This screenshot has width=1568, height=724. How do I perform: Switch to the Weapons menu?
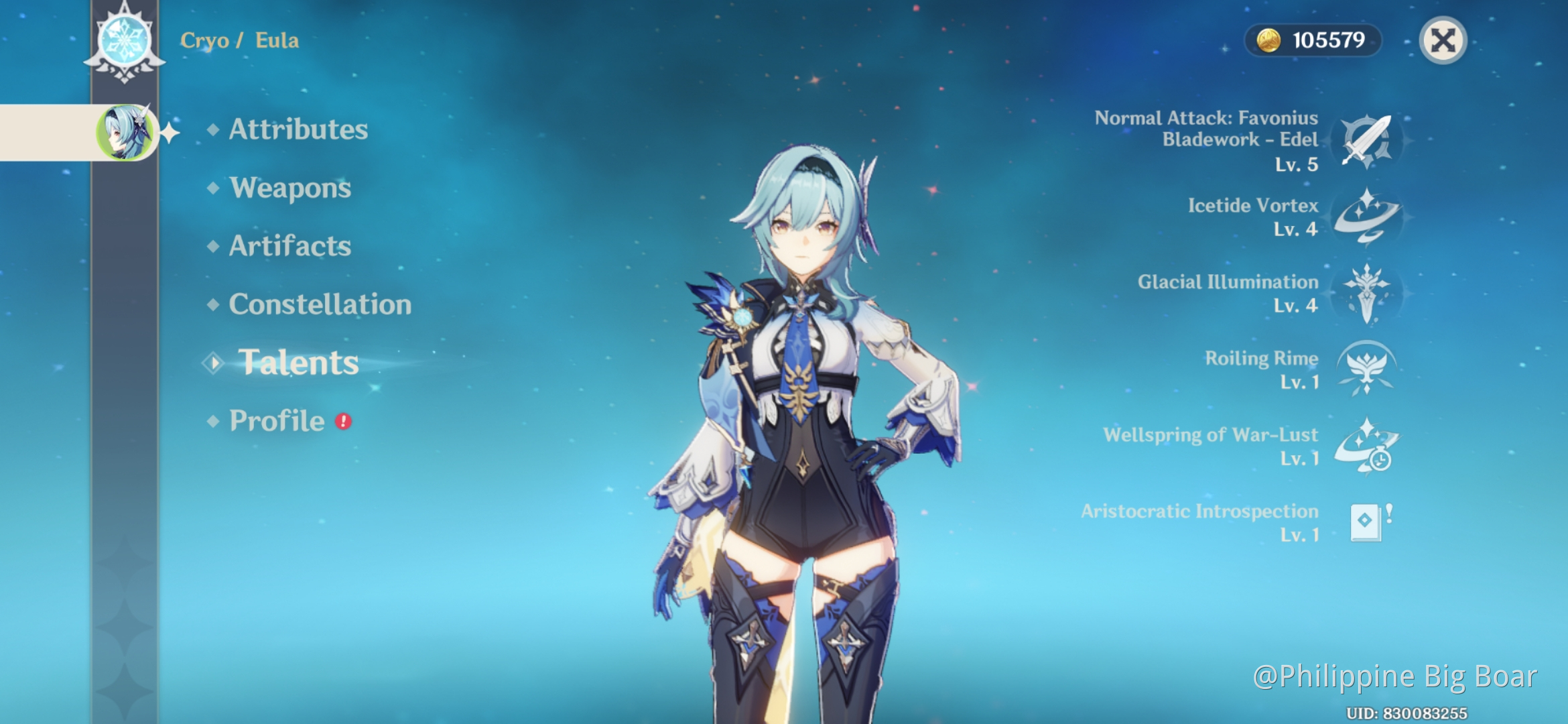[x=289, y=188]
